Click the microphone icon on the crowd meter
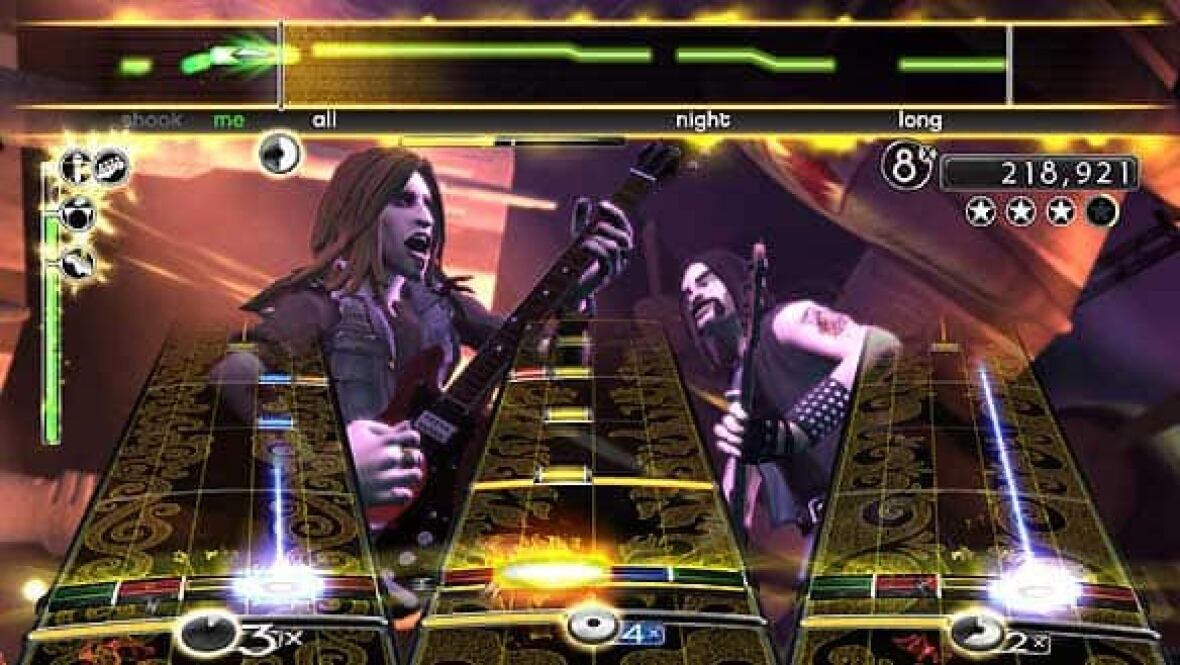The width and height of the screenshot is (1180, 665). coord(75,166)
